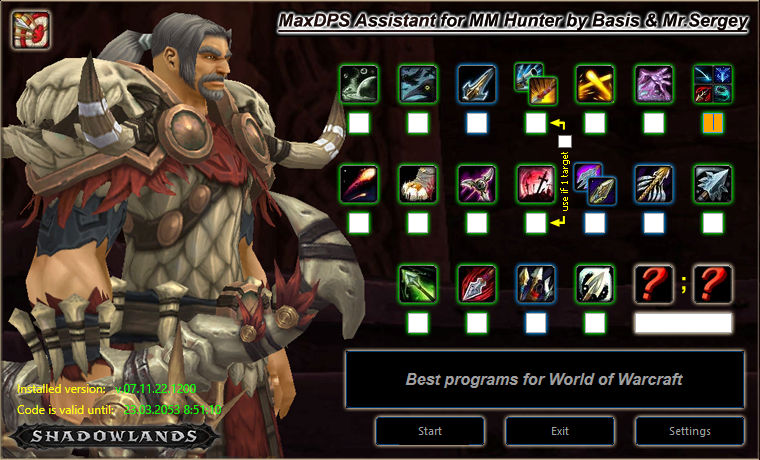Select the golden crossed arrows ability
This screenshot has height=460, width=760.
point(595,84)
